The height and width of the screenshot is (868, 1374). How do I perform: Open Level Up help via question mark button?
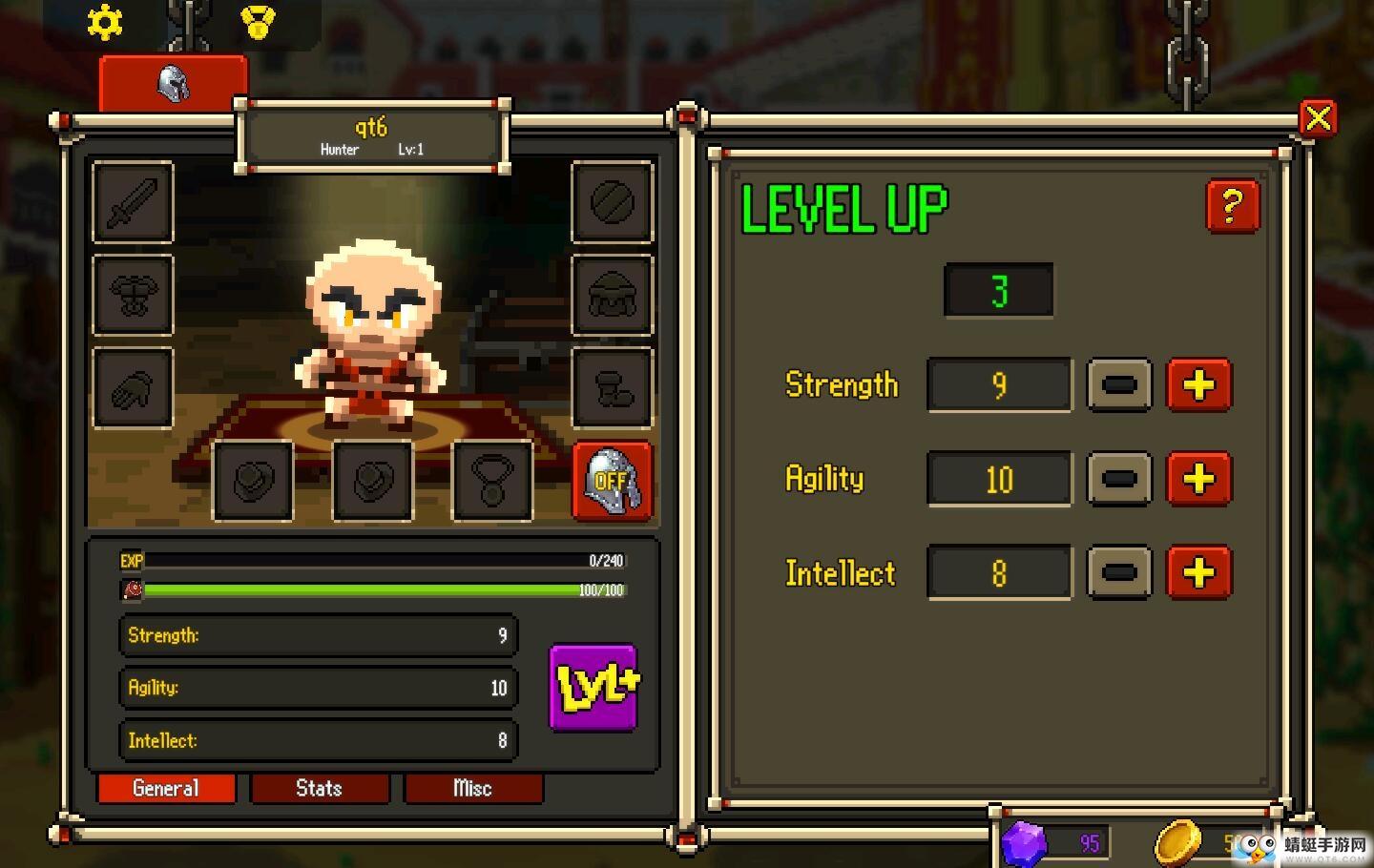tap(1233, 204)
